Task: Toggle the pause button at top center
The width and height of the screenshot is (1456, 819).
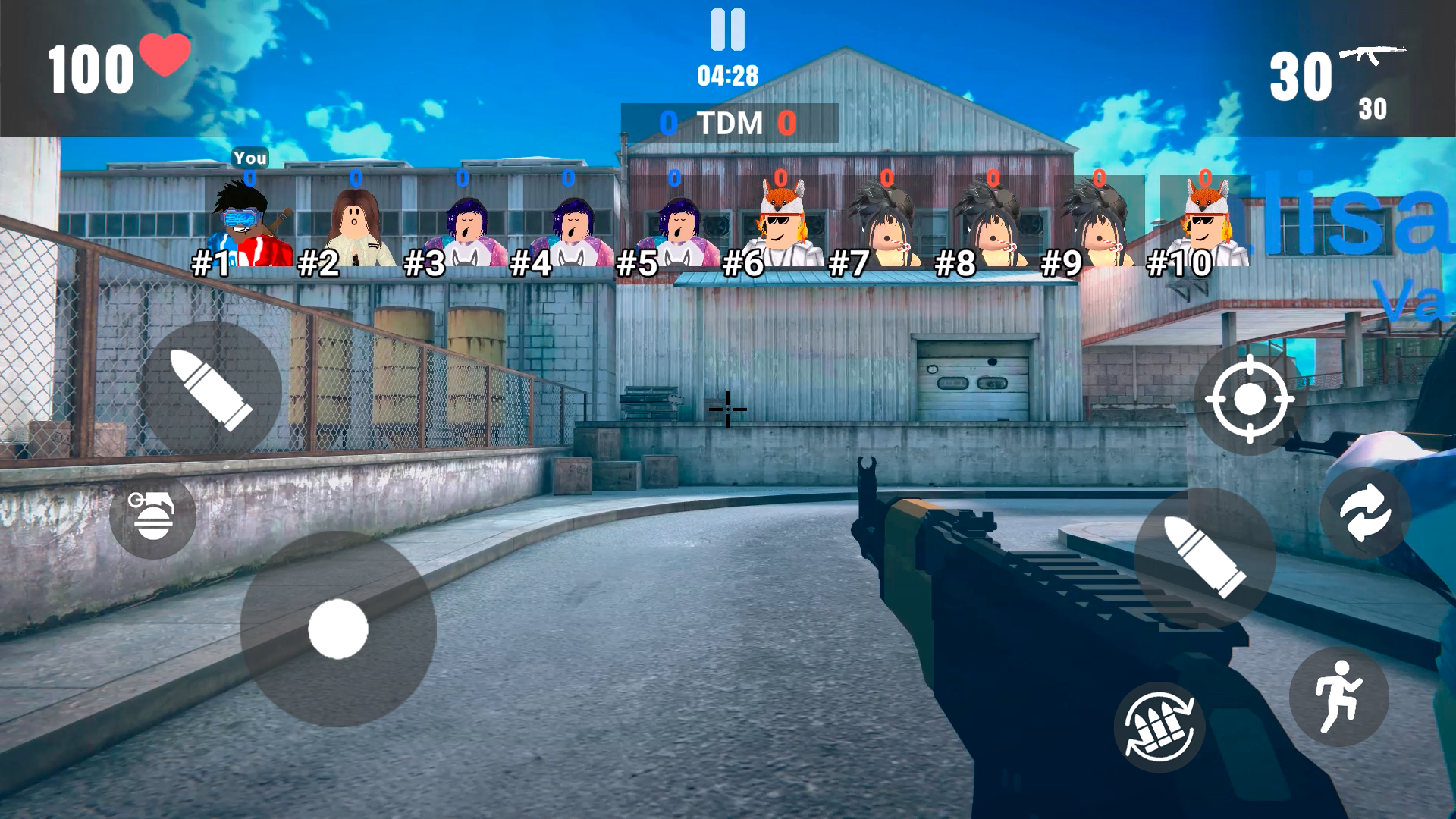Action: (727, 32)
